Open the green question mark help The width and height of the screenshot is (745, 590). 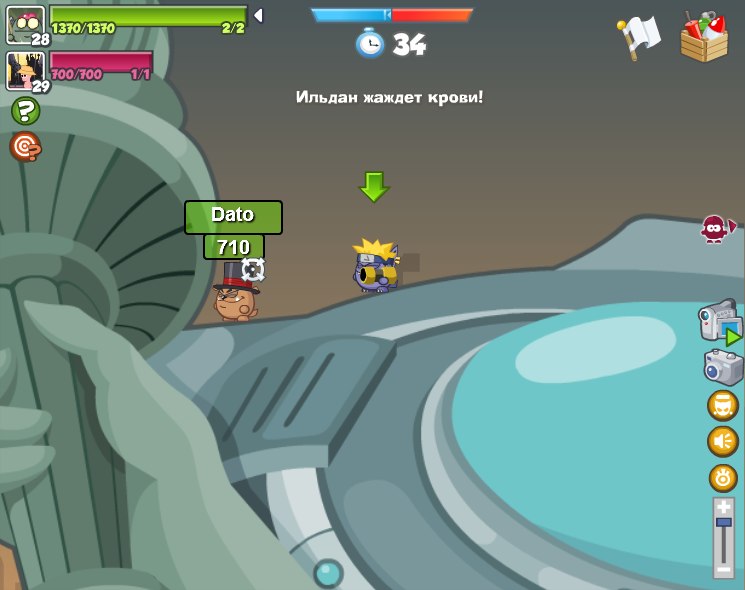point(25,111)
